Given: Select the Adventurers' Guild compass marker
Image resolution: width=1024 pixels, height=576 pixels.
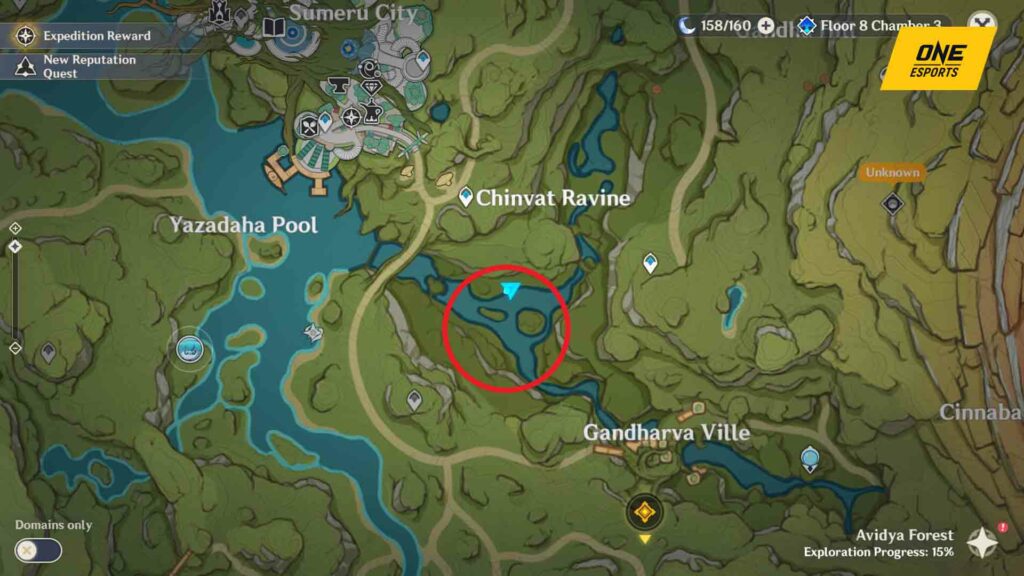Looking at the screenshot, I should click(x=352, y=117).
